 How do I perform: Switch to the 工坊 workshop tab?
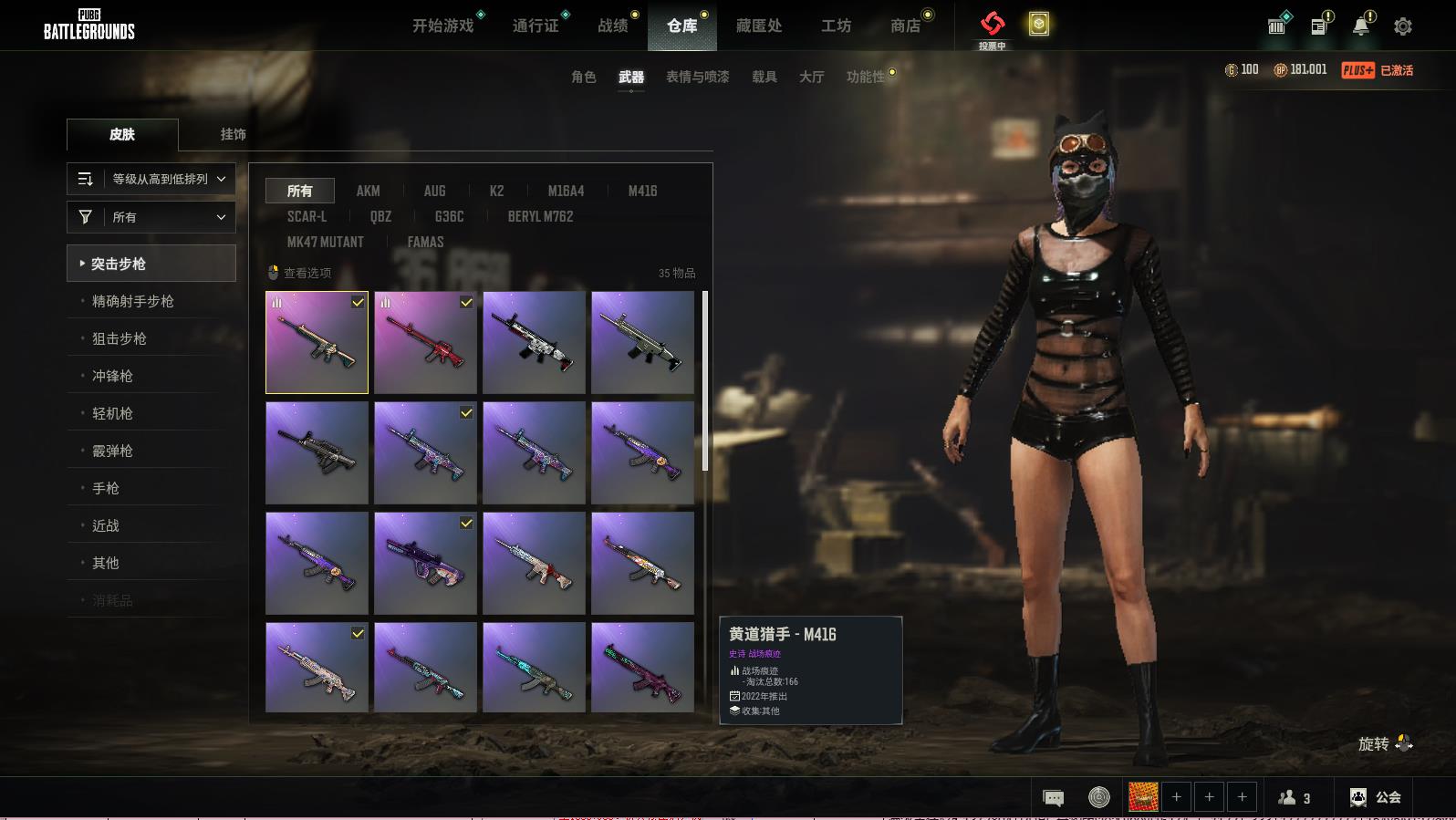[836, 26]
